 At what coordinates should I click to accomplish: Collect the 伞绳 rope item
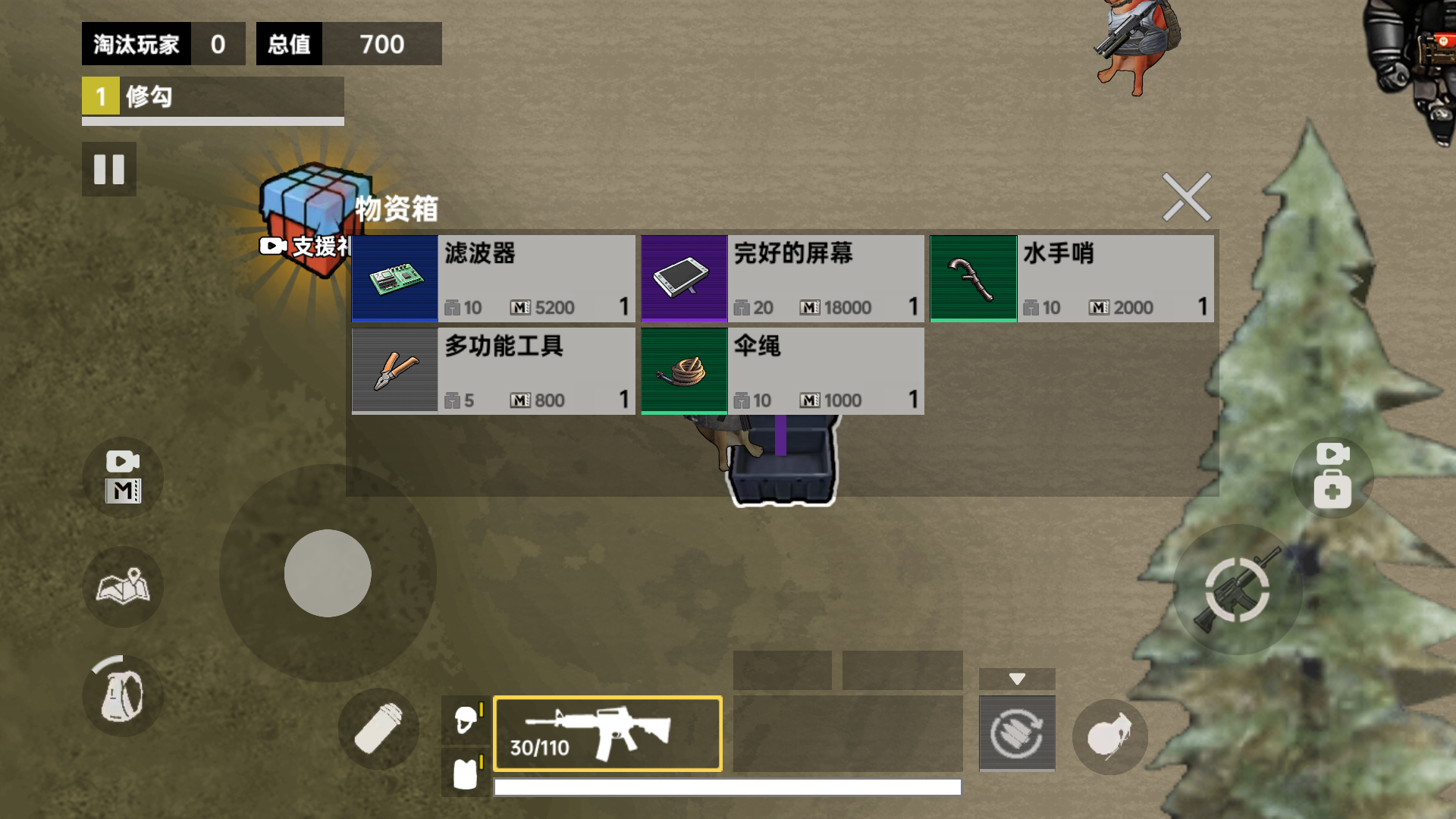pos(783,371)
